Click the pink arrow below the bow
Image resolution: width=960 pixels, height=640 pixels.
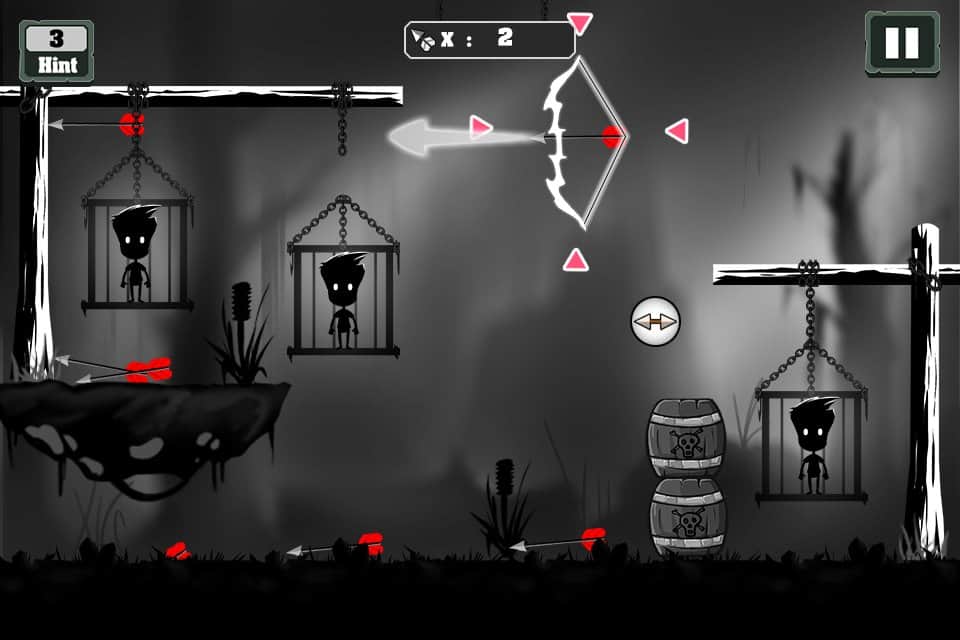575,260
